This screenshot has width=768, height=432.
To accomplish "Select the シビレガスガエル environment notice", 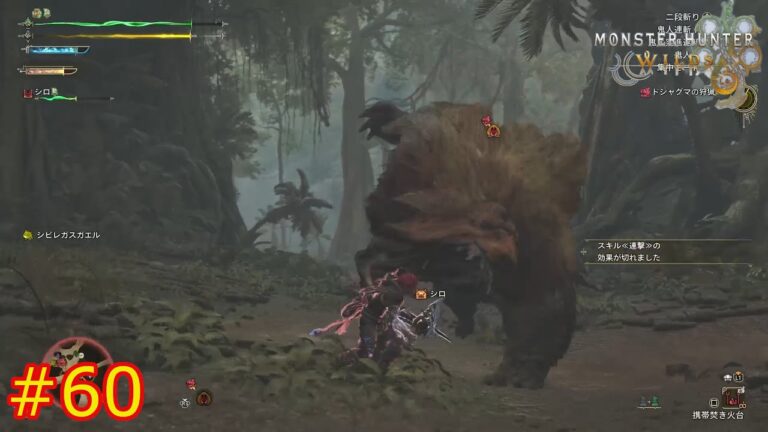I will (x=62, y=235).
